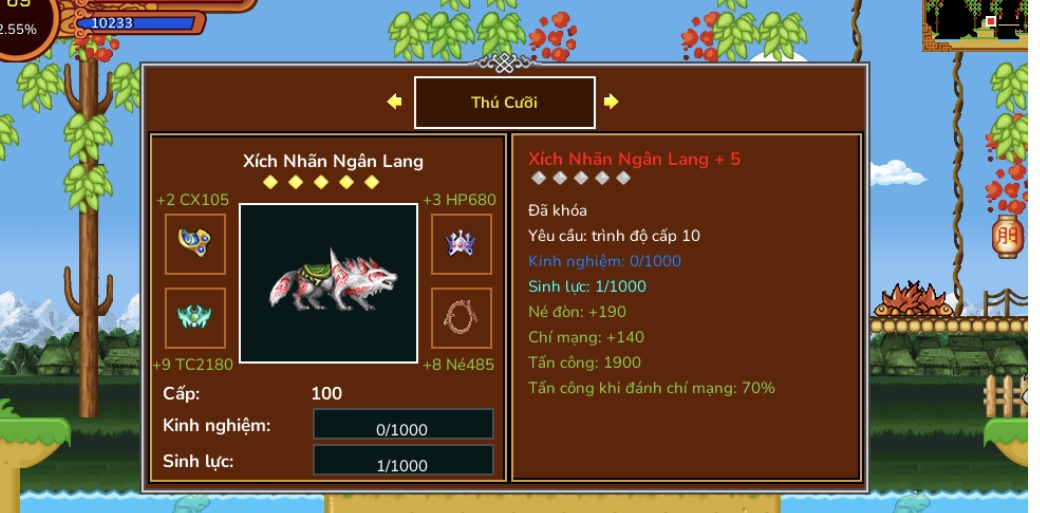Select the +2 CX105 mount gear slot
Image resolution: width=1040 pixels, height=513 pixels.
coord(195,244)
